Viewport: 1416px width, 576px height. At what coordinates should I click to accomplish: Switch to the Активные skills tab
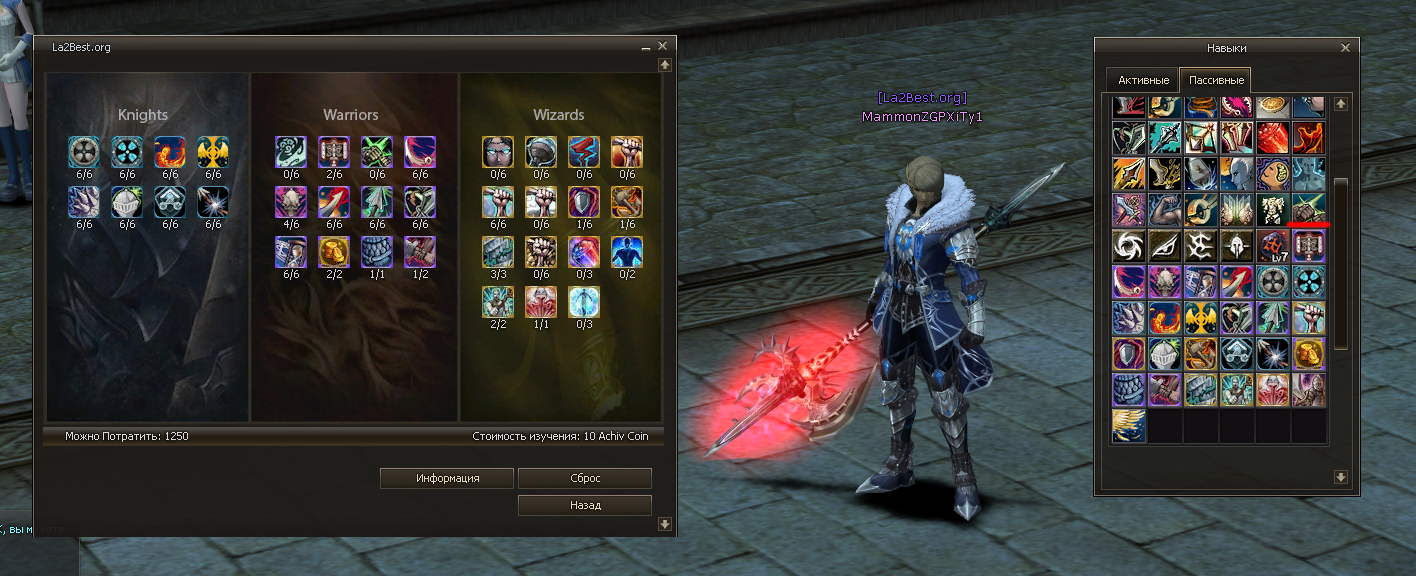[1143, 80]
